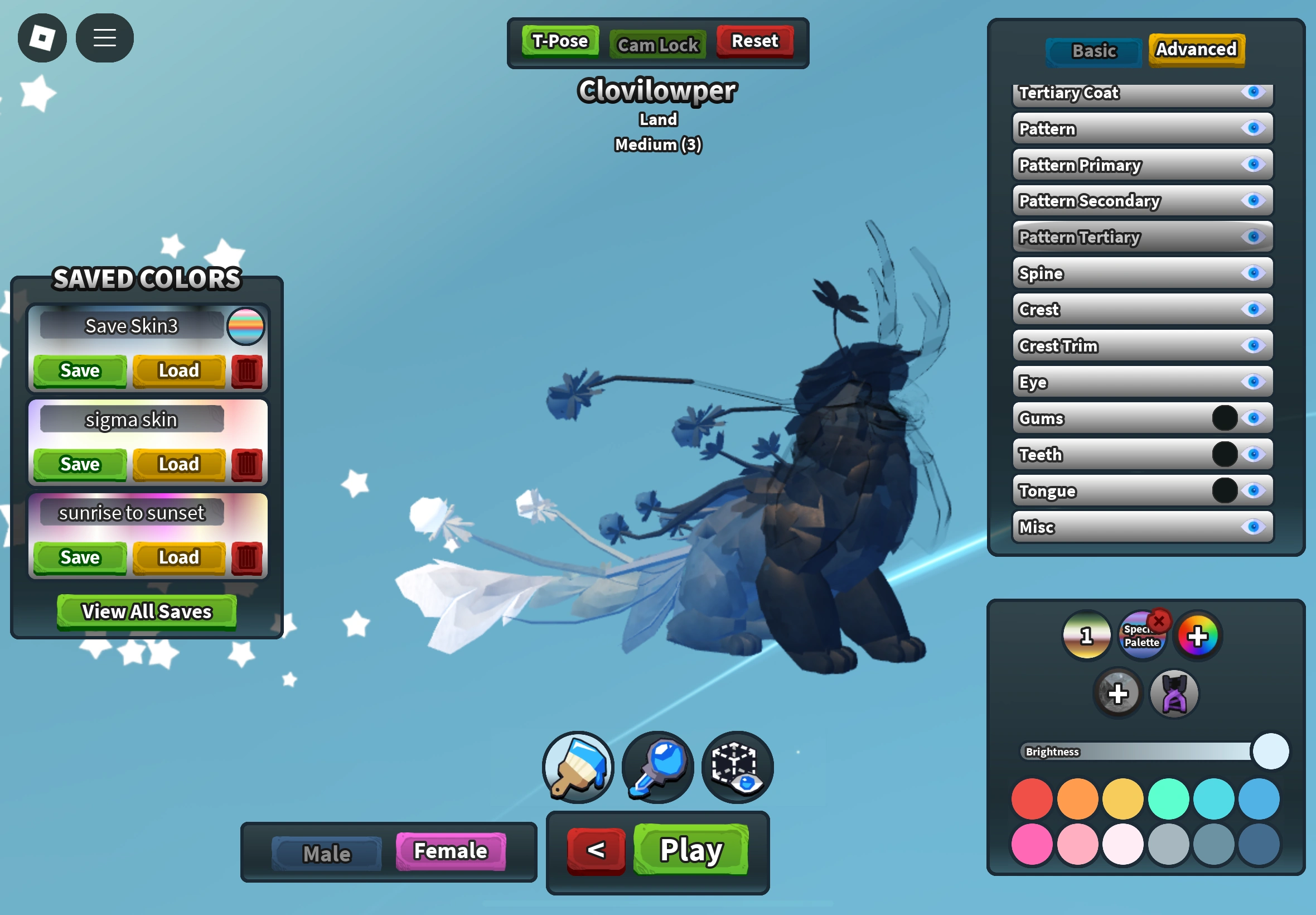Viewport: 1316px width, 915px height.
Task: Open the camera view cube tool
Action: click(x=737, y=768)
